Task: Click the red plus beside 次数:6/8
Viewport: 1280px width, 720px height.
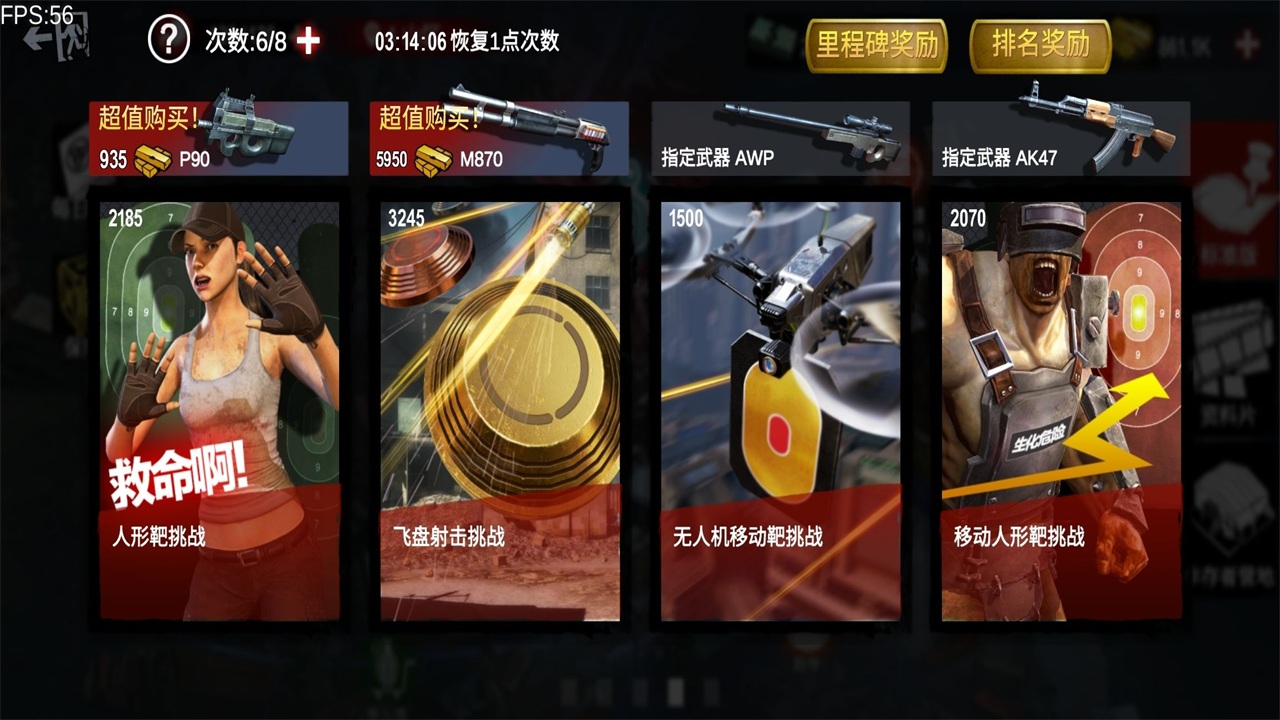Action: tap(307, 42)
